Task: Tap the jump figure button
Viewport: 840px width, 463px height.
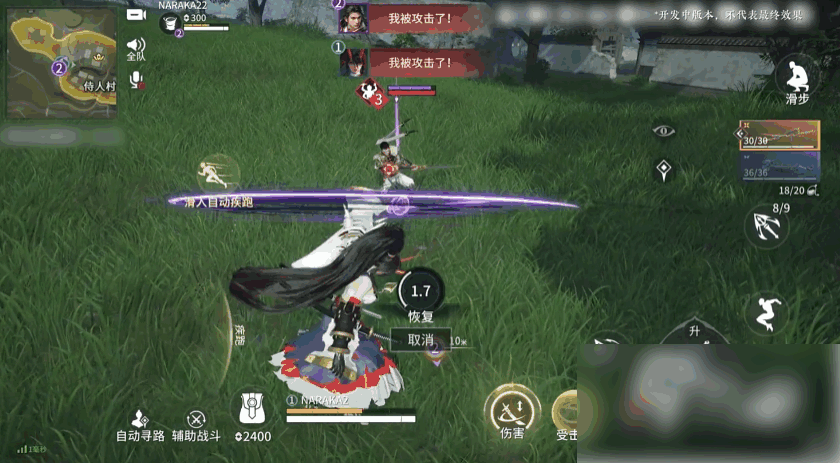Action: (767, 312)
